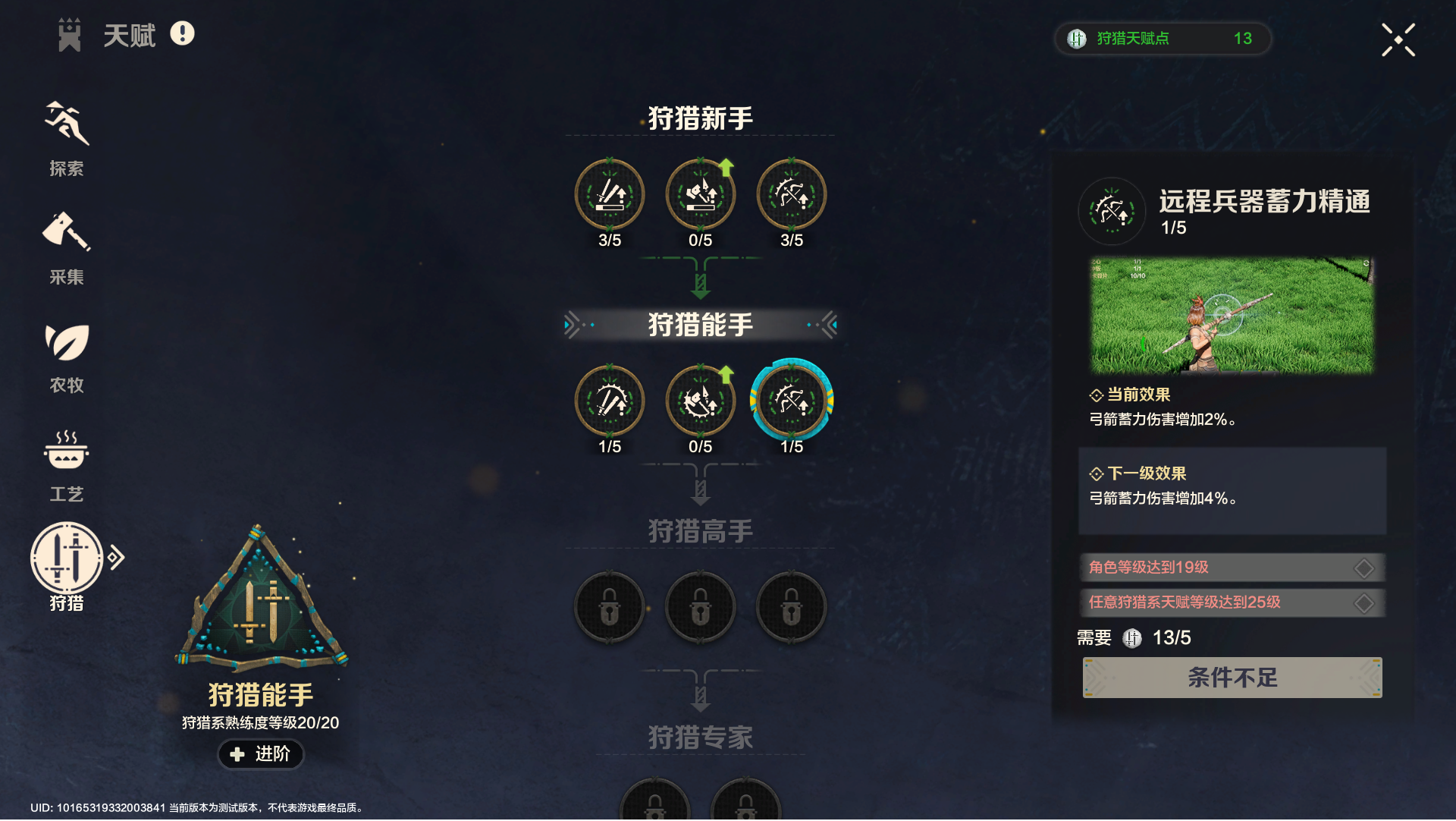Viewport: 1456px width, 821px height.
Task: Click the 天赋 exclamation notice icon
Action: click(x=180, y=33)
